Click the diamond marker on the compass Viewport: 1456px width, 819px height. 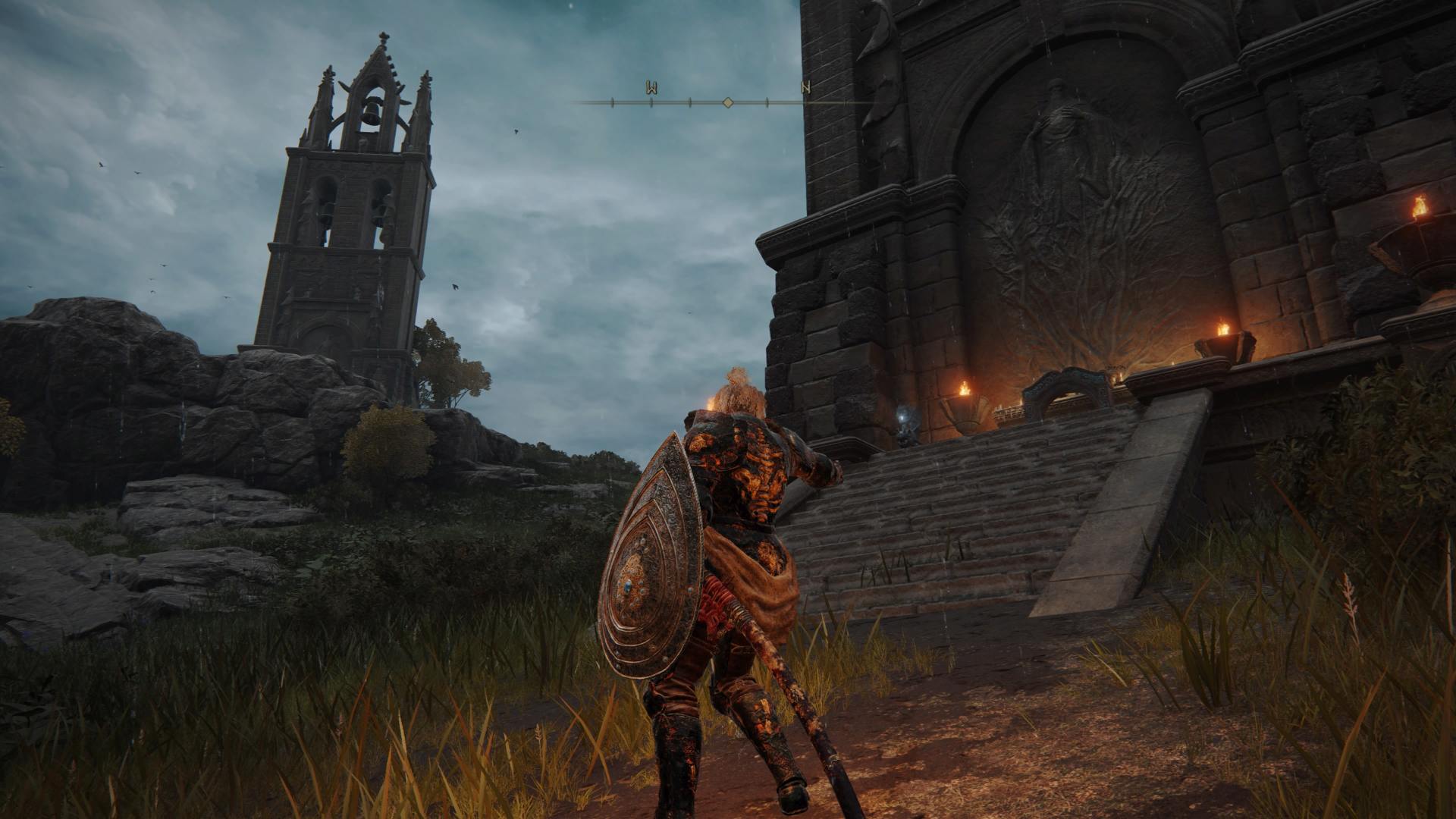click(728, 102)
